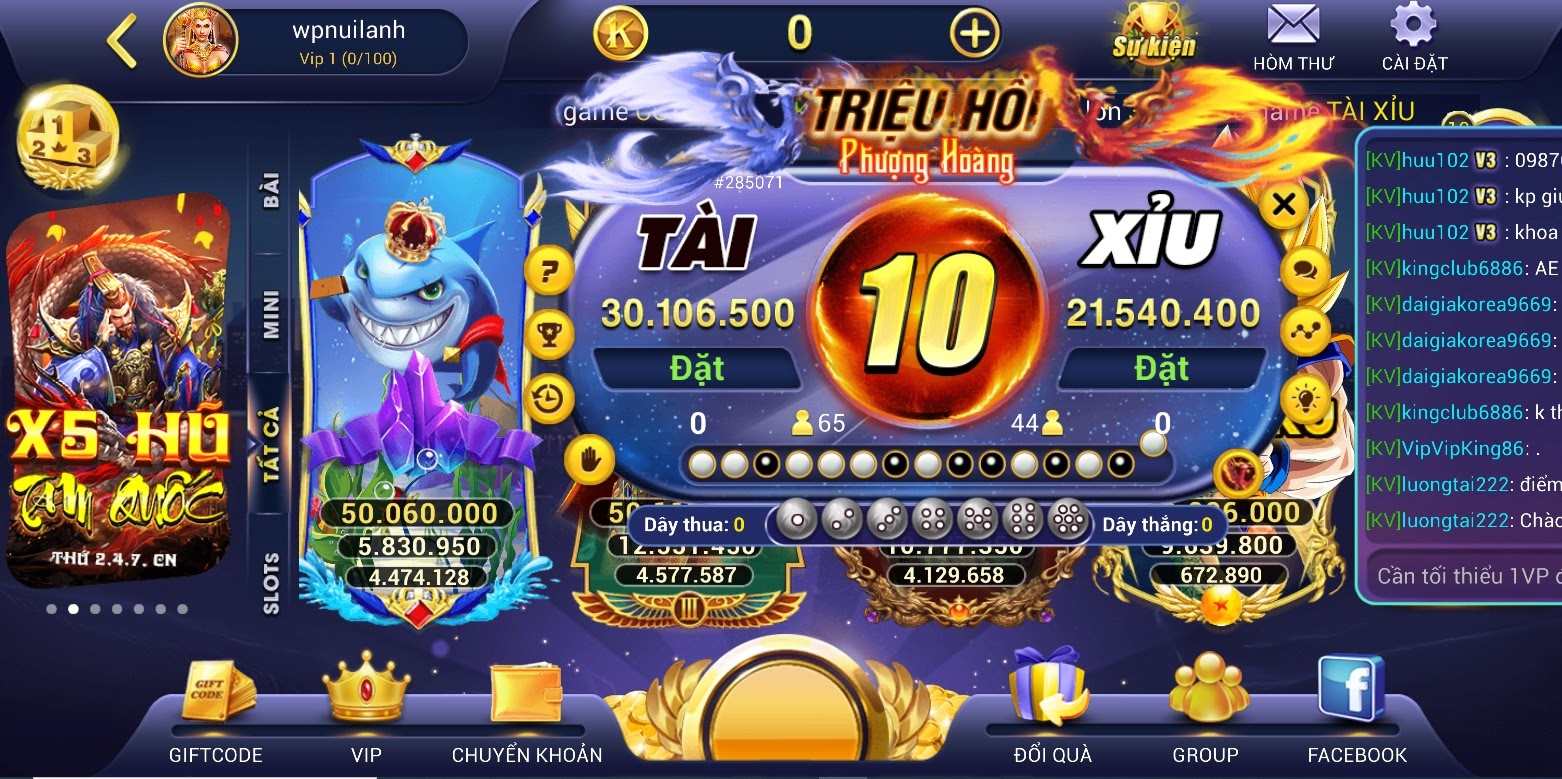Open the trophy ranking in Tài Xỉu
This screenshot has height=779, width=1562.
[x=549, y=335]
